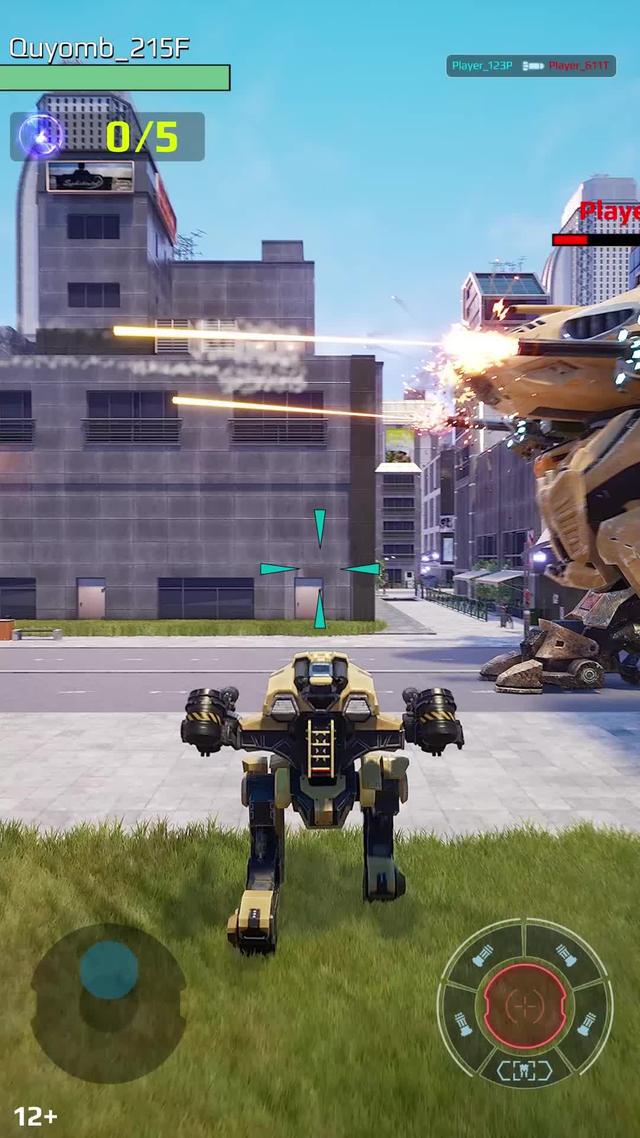This screenshot has height=1138, width=640.
Task: Touch the blue movement joystick knob
Action: tap(109, 969)
